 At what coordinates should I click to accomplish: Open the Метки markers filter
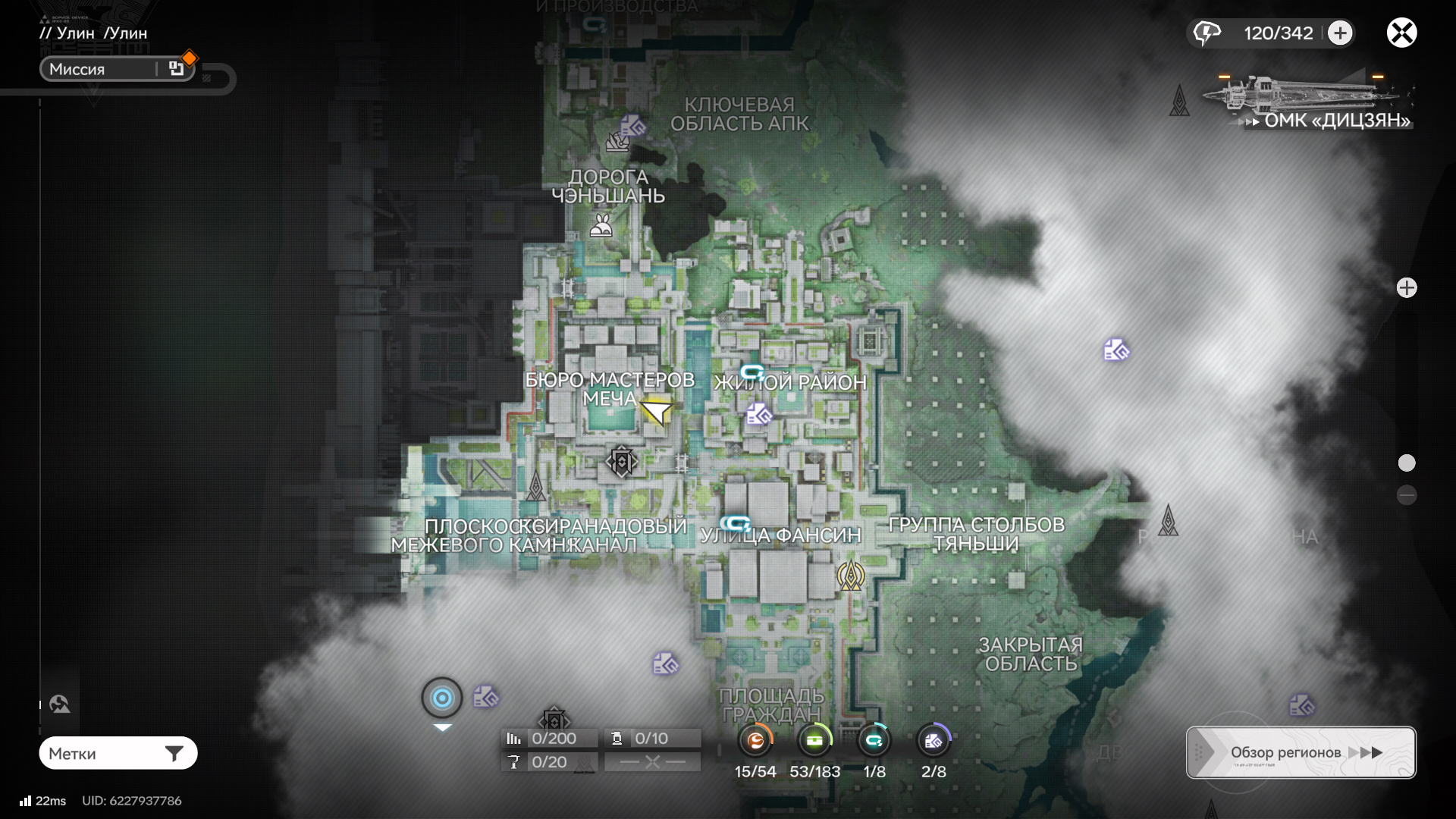[x=118, y=753]
